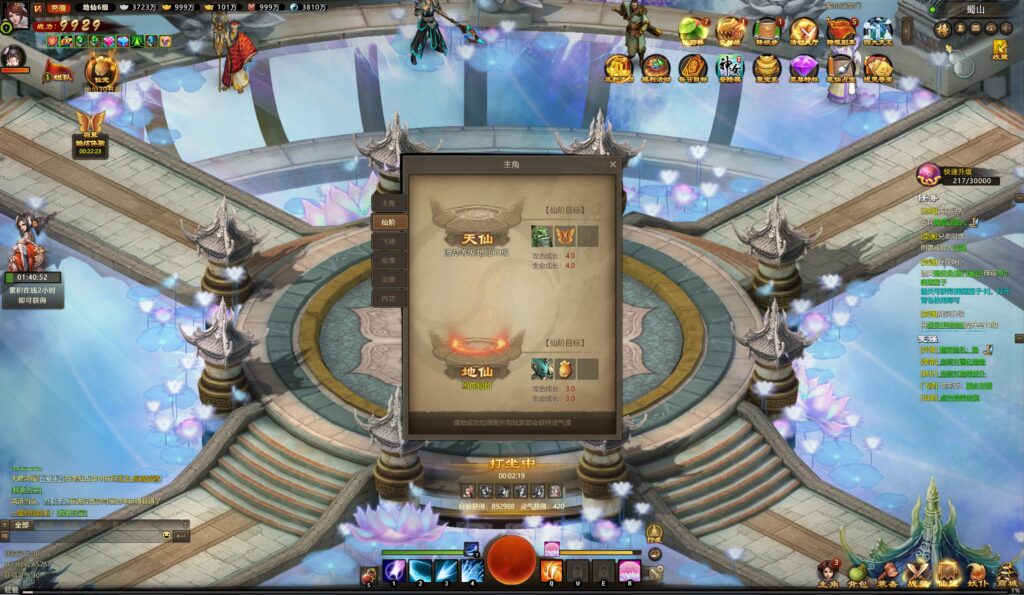Image resolution: width=1024 pixels, height=595 pixels.
Task: Open the green leaf event icon
Action: [x=692, y=32]
